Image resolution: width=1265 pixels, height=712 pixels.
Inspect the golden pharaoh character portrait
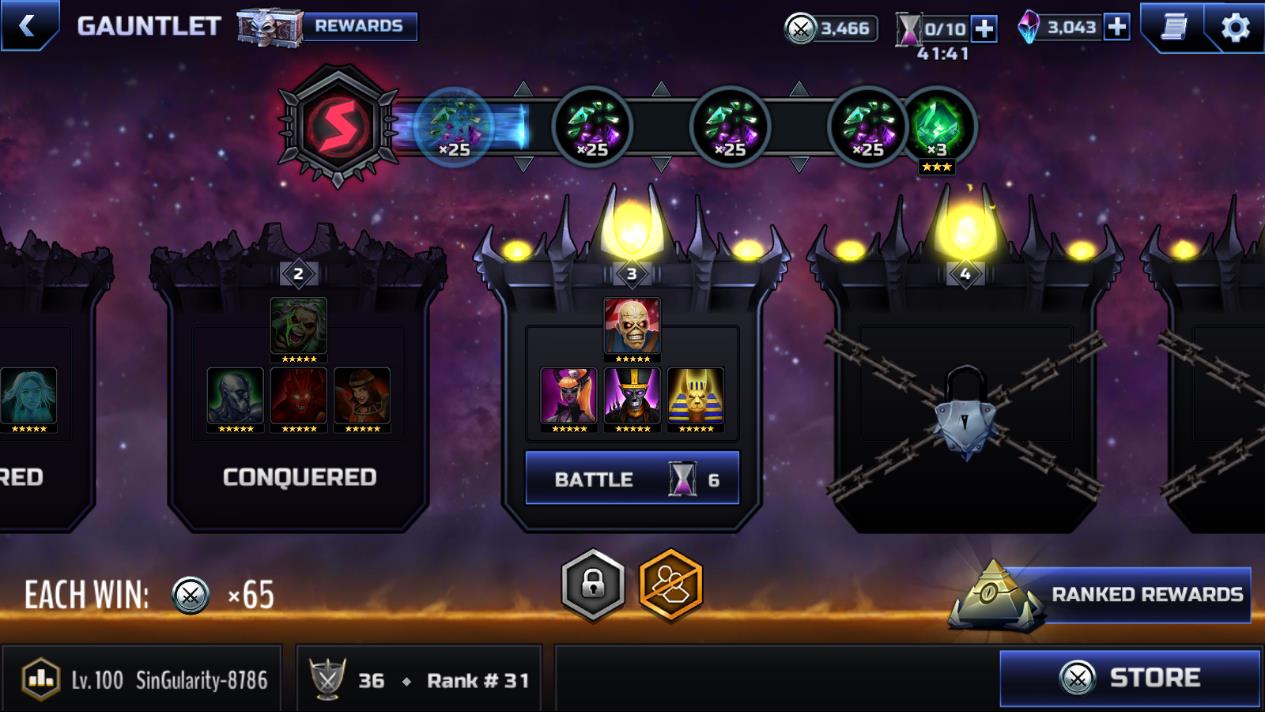click(696, 397)
